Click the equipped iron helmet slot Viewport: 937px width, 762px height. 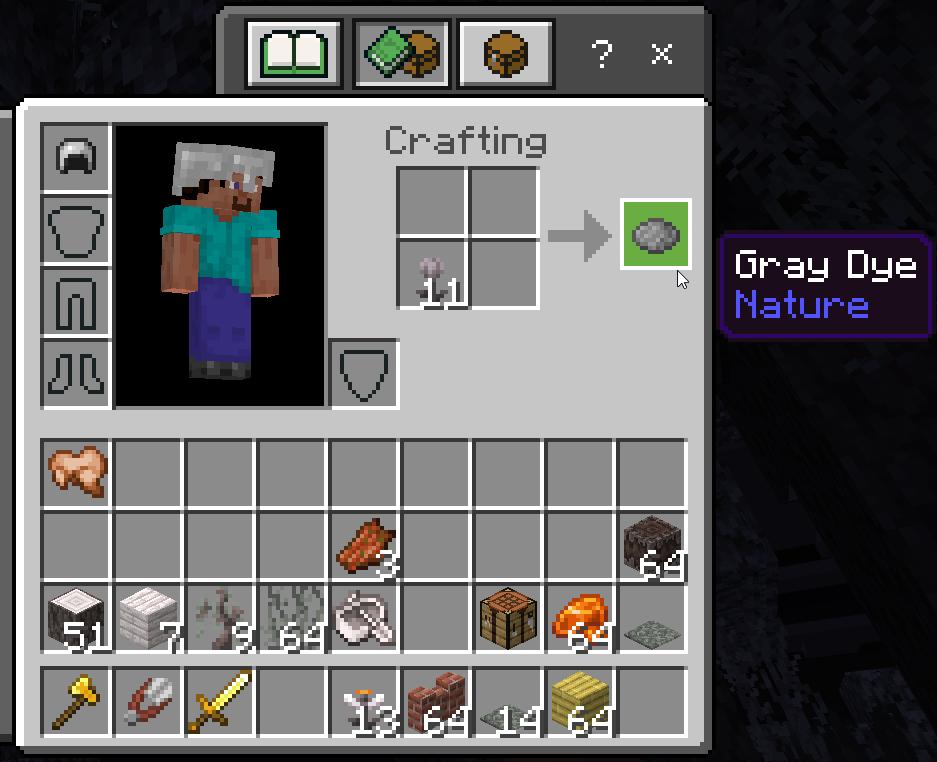(76, 157)
